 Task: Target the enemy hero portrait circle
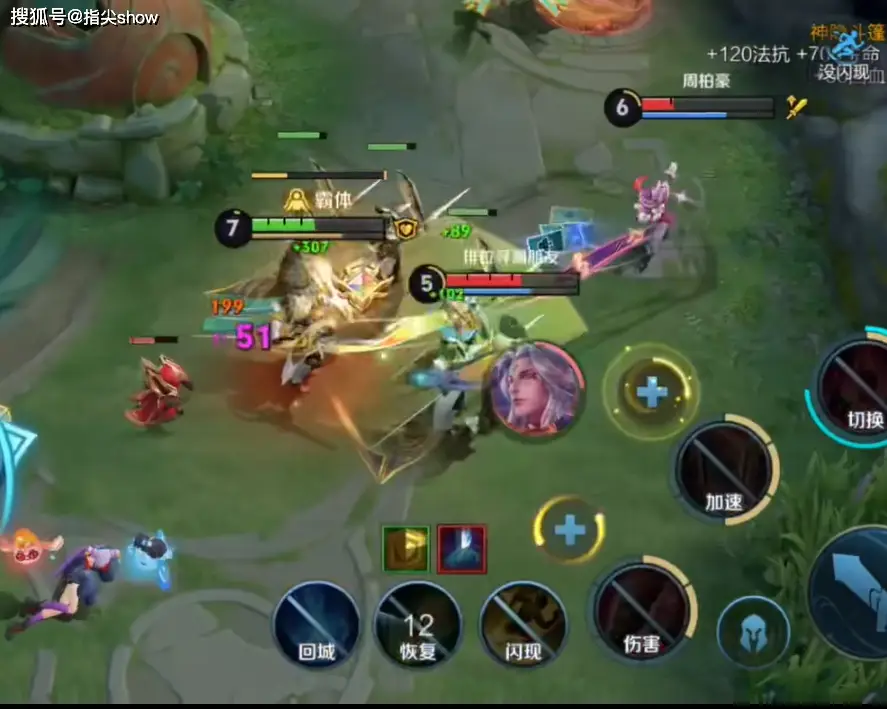537,388
